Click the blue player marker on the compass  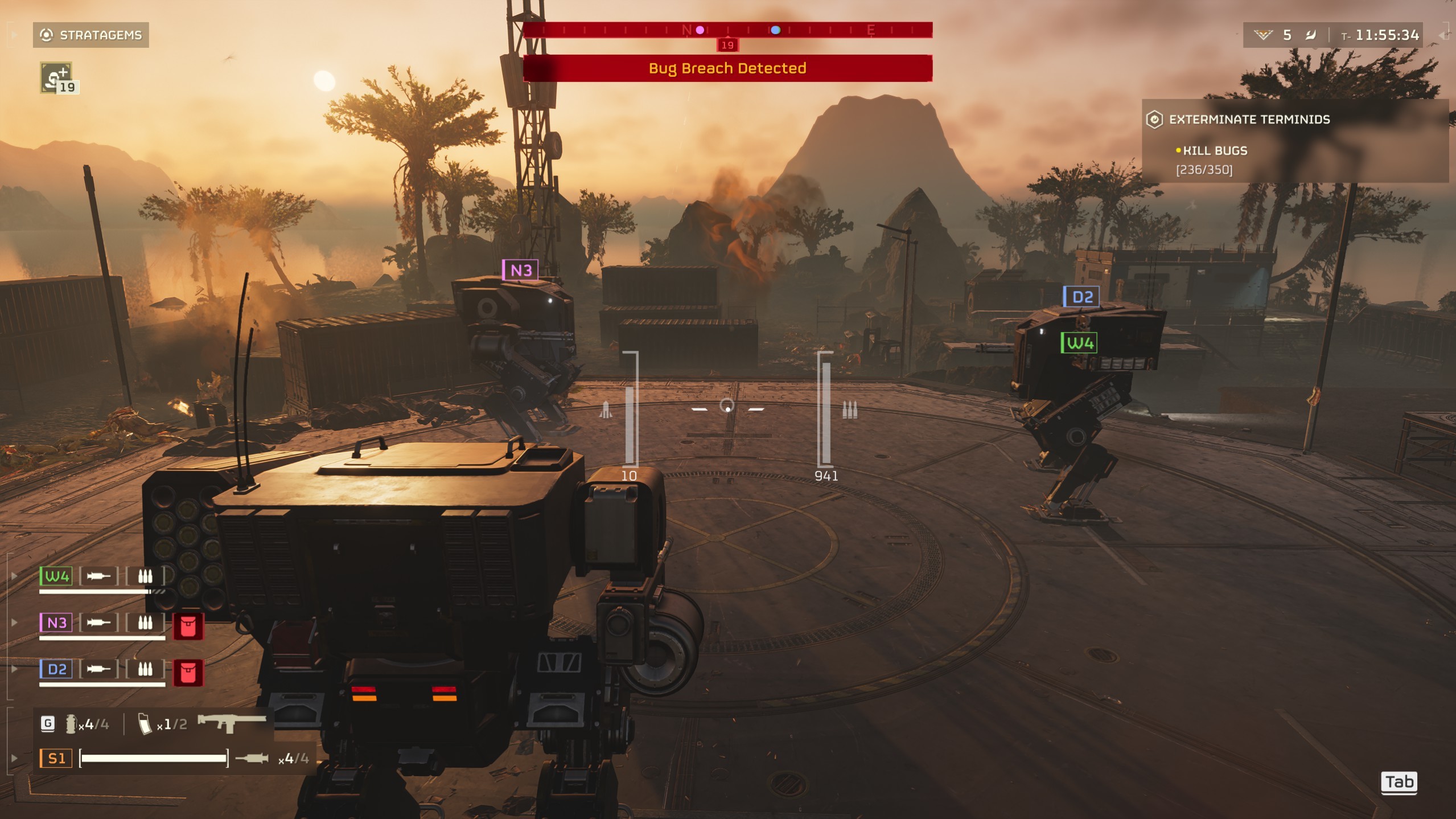coord(775,30)
